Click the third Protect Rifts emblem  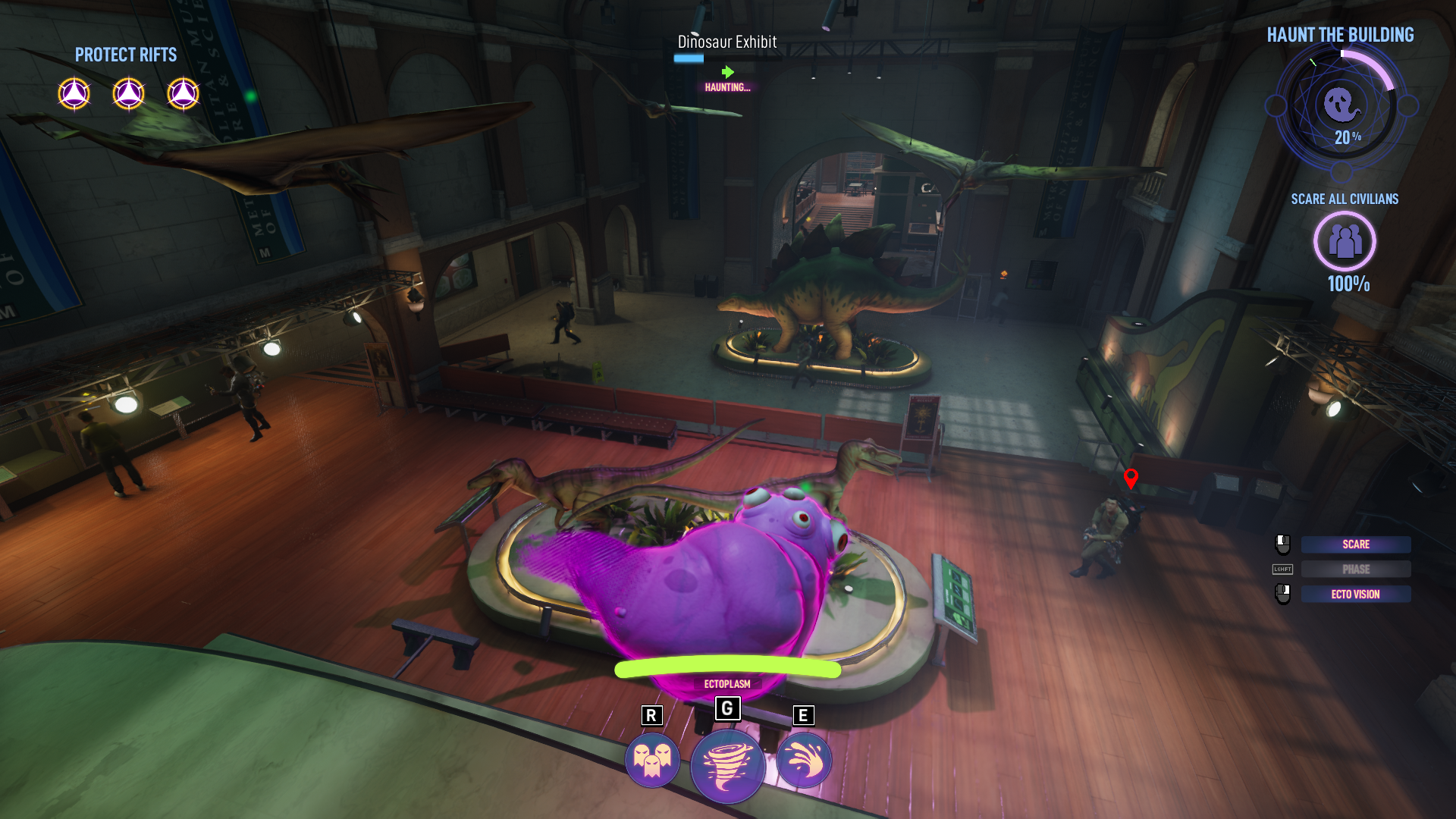pyautogui.click(x=182, y=93)
